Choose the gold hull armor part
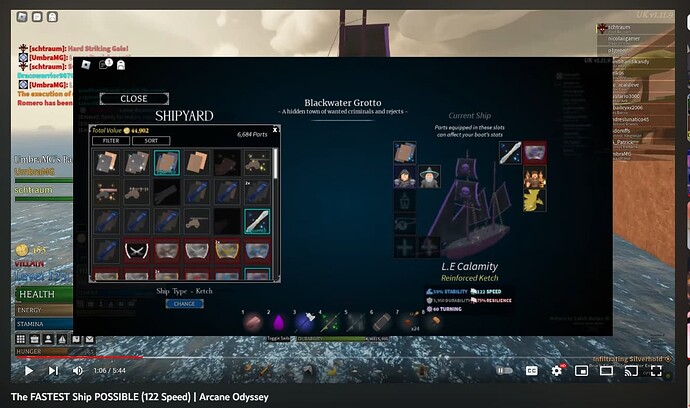This screenshot has height=408, width=690. pos(226,250)
